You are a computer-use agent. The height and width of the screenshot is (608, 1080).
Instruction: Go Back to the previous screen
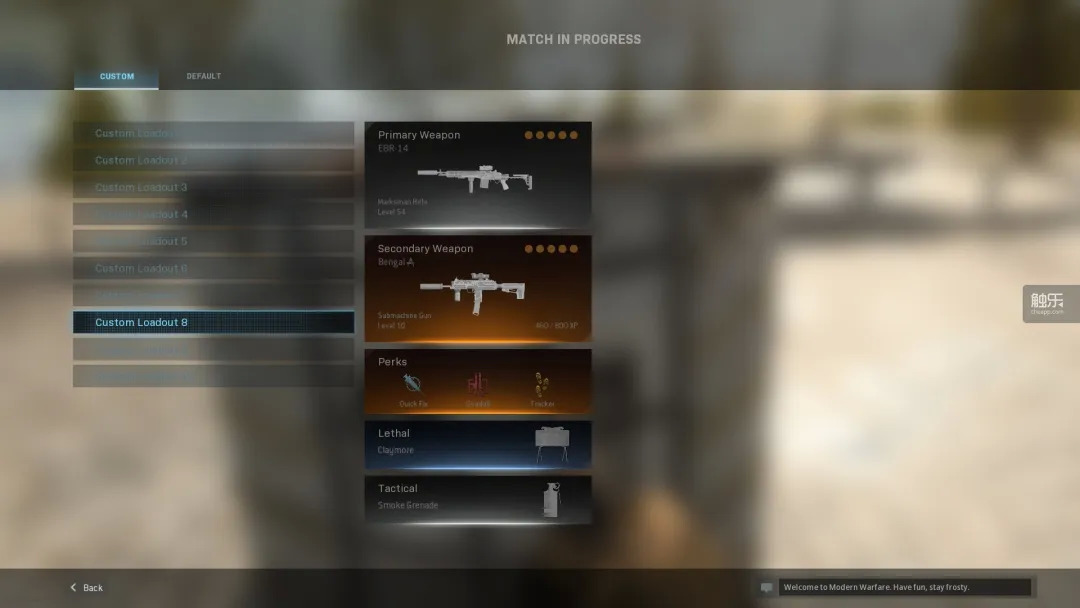pos(87,588)
